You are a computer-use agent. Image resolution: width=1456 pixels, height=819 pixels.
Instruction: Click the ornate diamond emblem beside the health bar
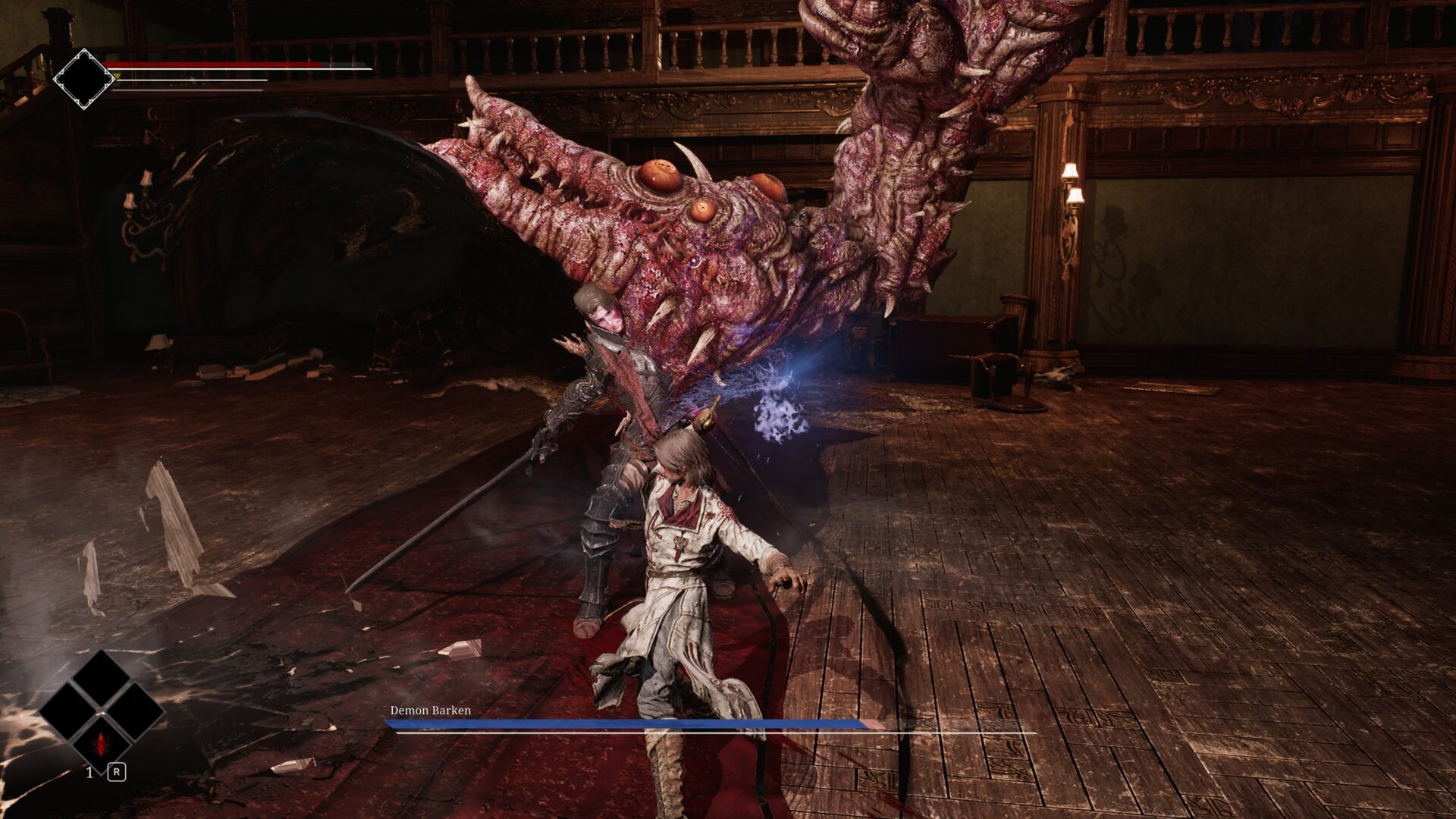83,79
